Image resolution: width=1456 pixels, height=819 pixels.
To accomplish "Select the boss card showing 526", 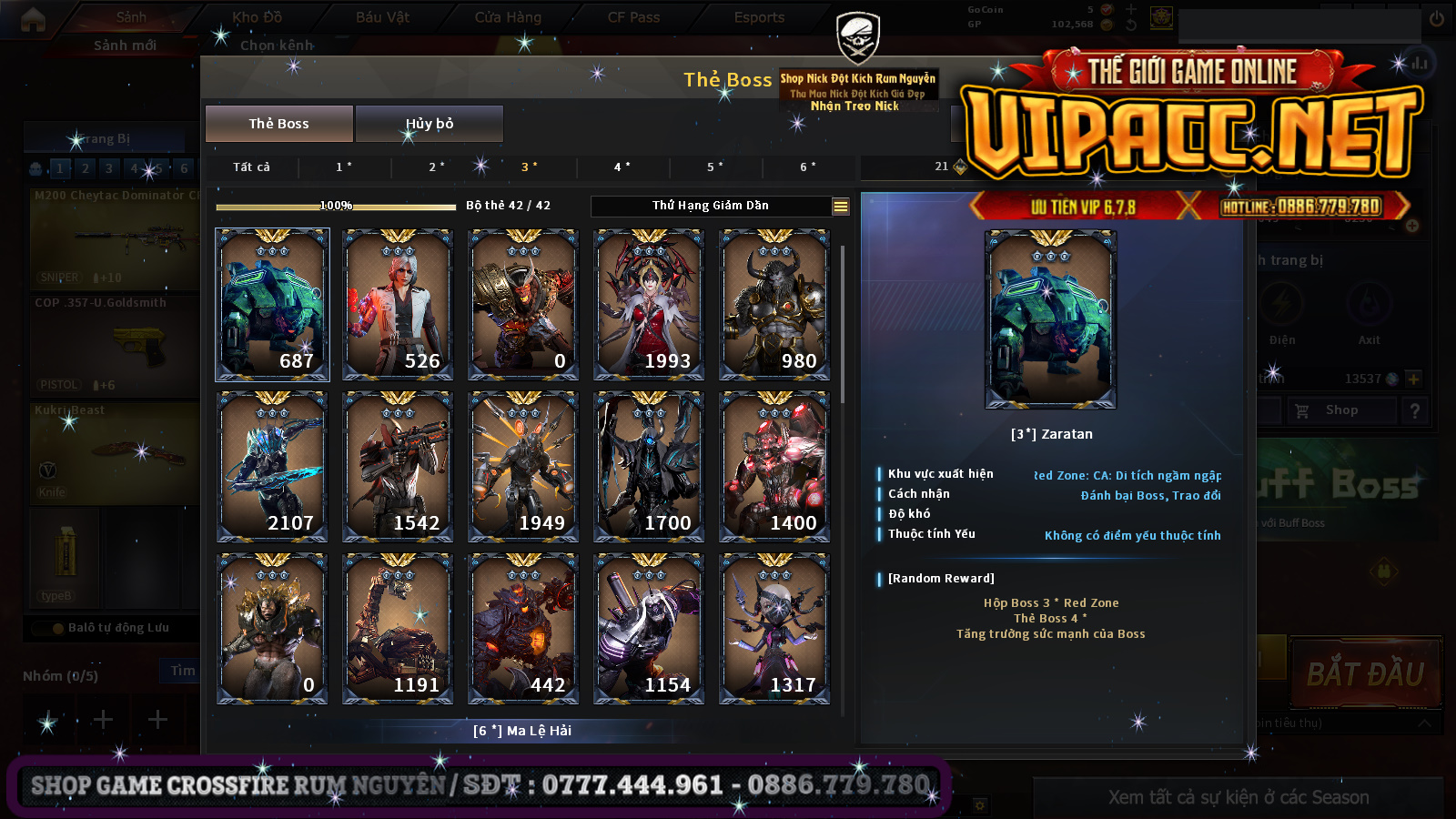I will click(398, 304).
